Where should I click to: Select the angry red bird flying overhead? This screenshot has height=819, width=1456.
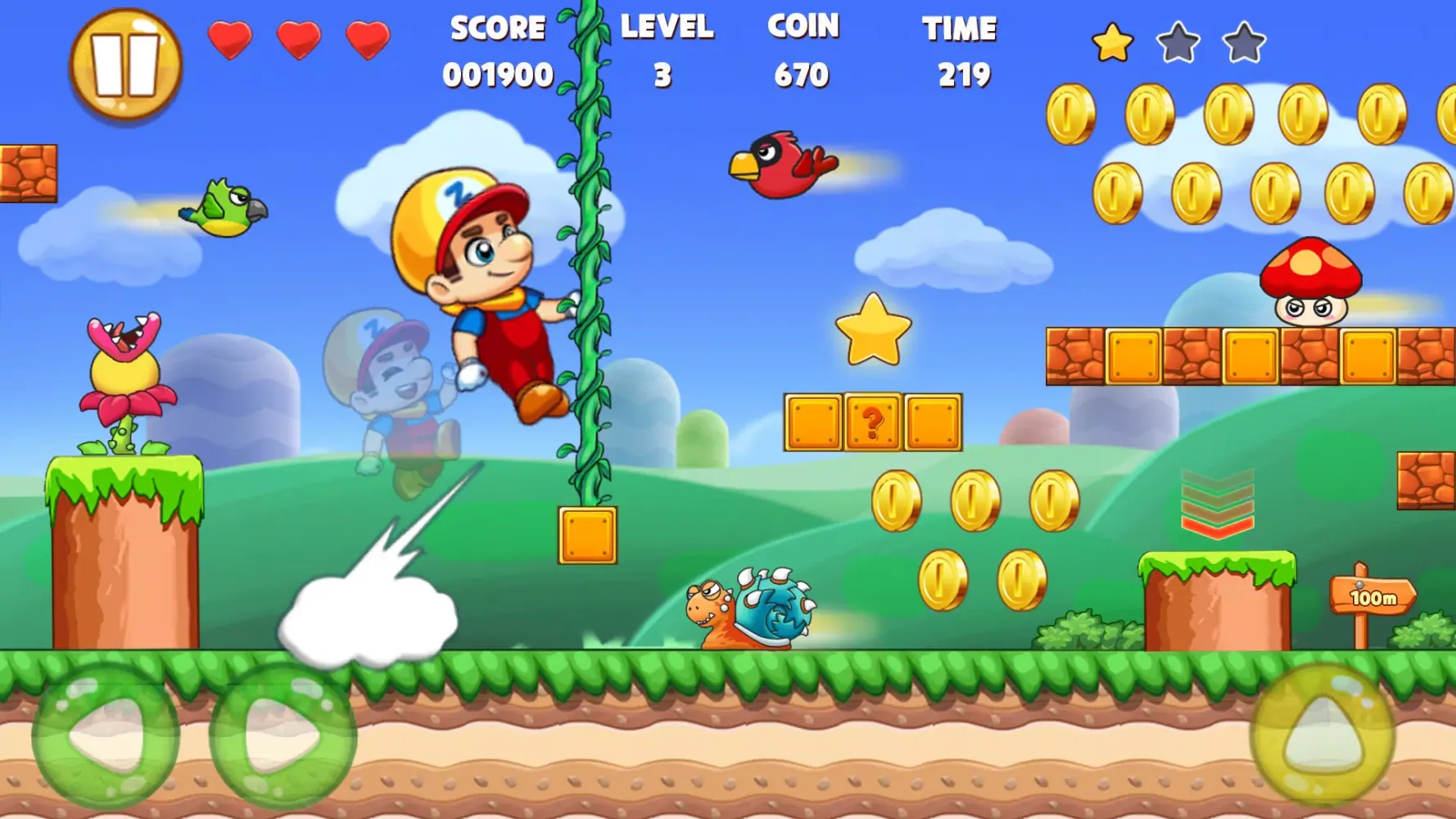click(x=778, y=164)
